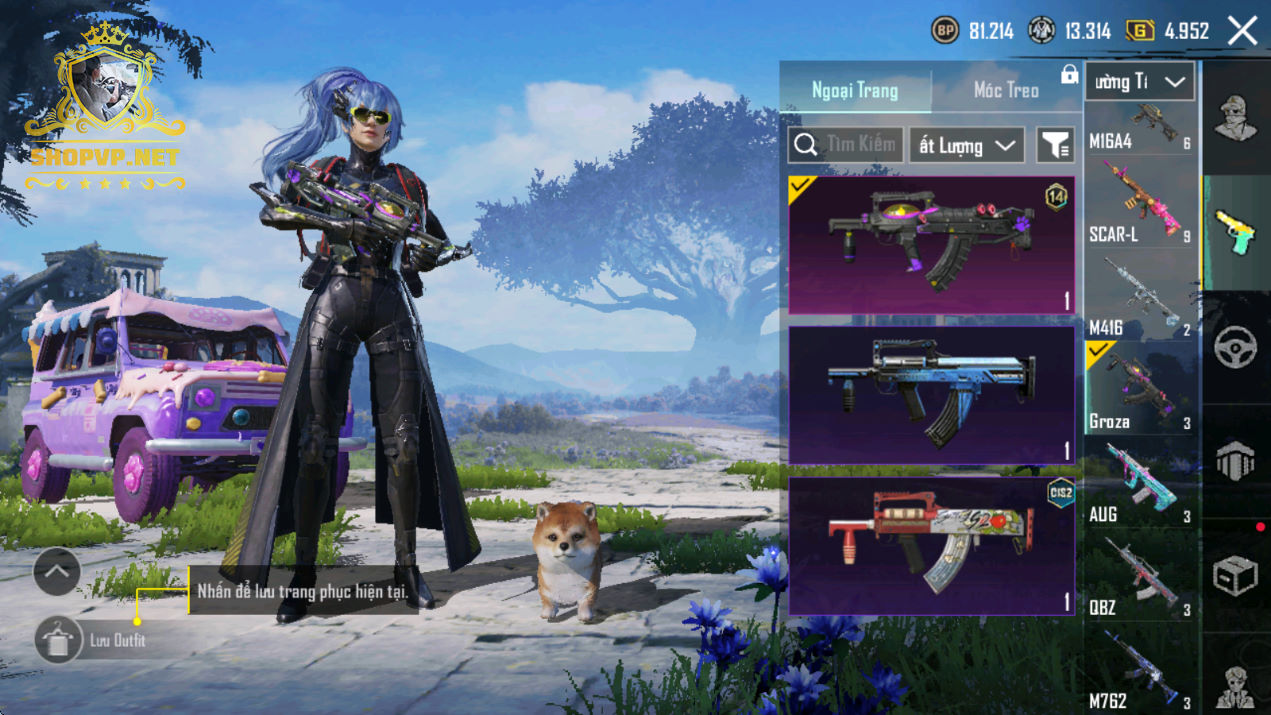Choose the M762 weapon entry
The image size is (1271, 715).
1141,672
